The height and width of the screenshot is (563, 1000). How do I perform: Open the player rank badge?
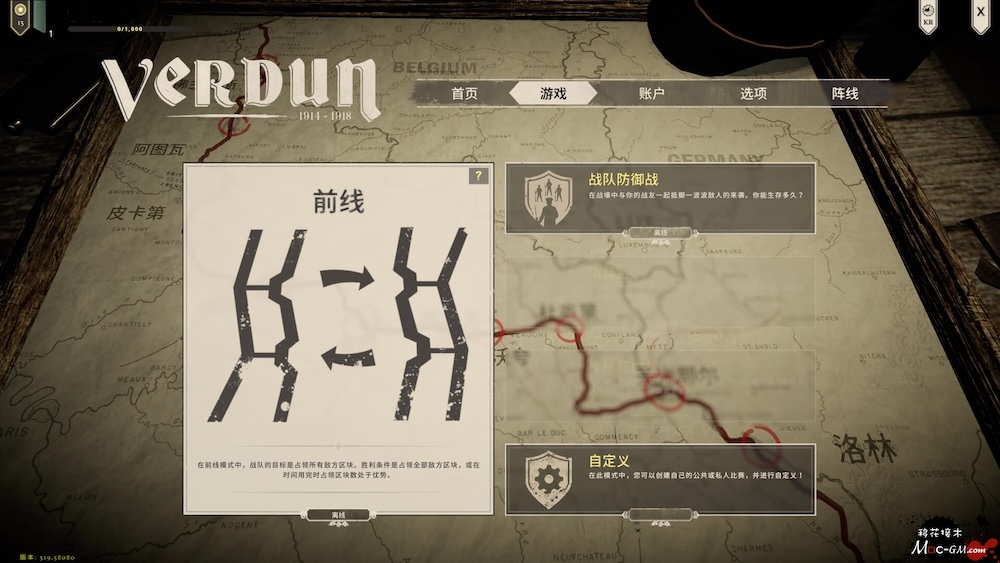[19, 16]
